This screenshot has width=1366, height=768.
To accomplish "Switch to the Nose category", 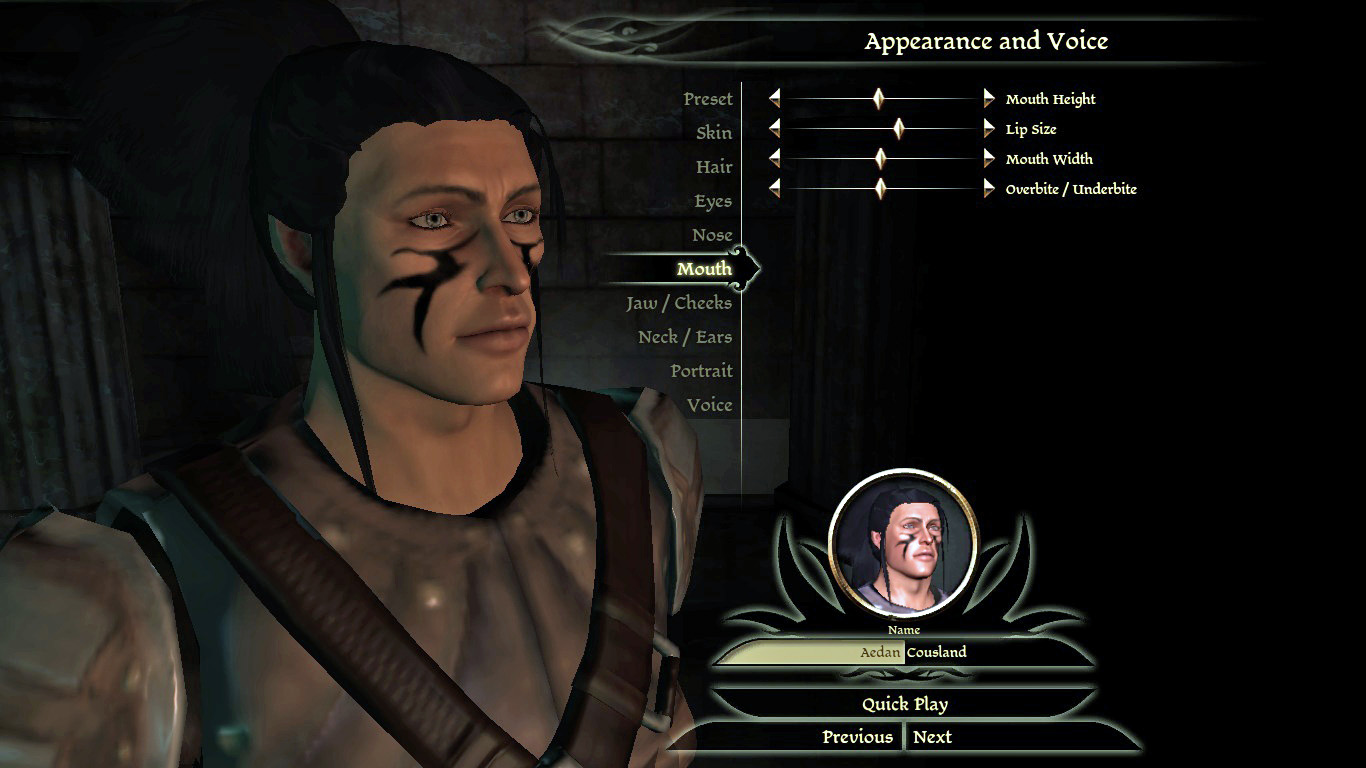I will (x=712, y=235).
